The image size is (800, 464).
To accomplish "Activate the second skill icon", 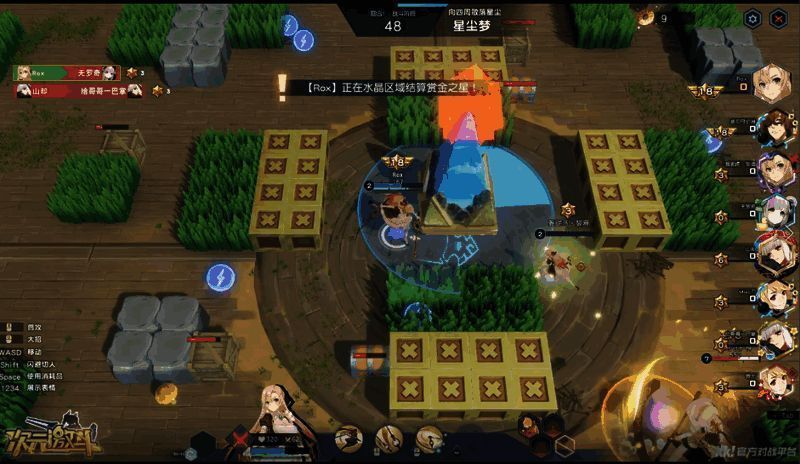I will [x=389, y=437].
